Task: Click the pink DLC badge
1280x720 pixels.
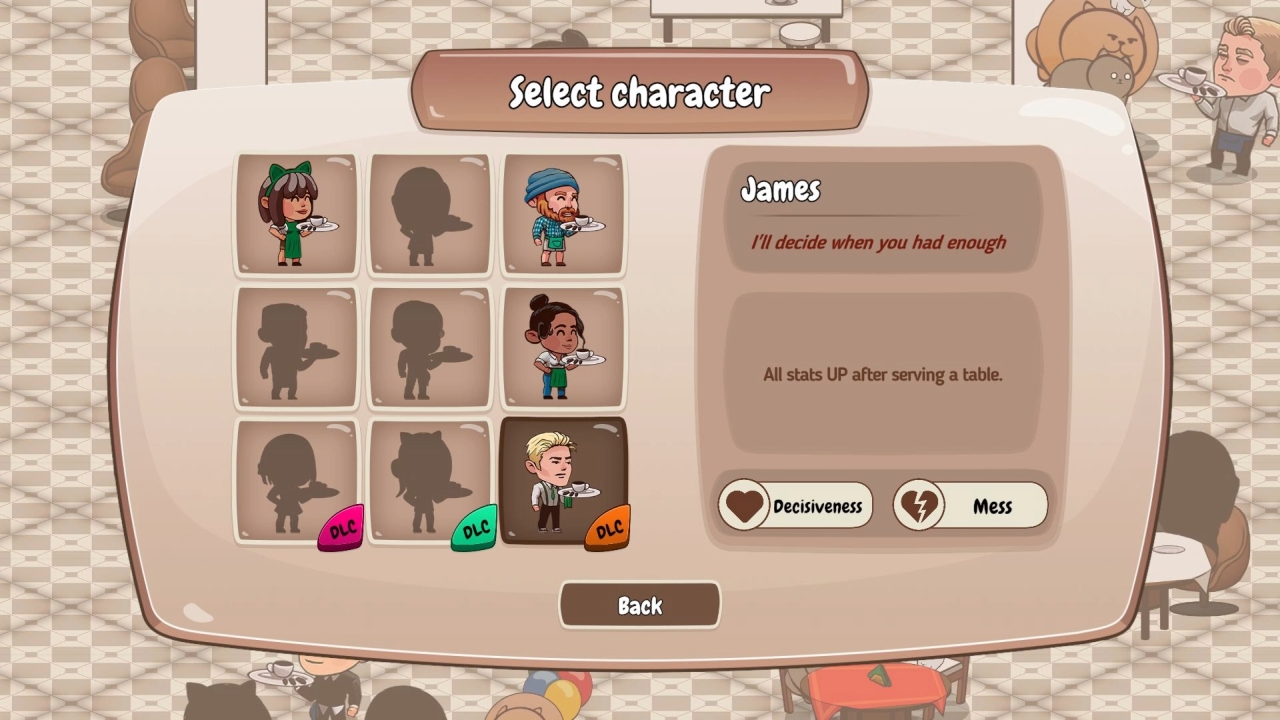Action: (x=342, y=525)
